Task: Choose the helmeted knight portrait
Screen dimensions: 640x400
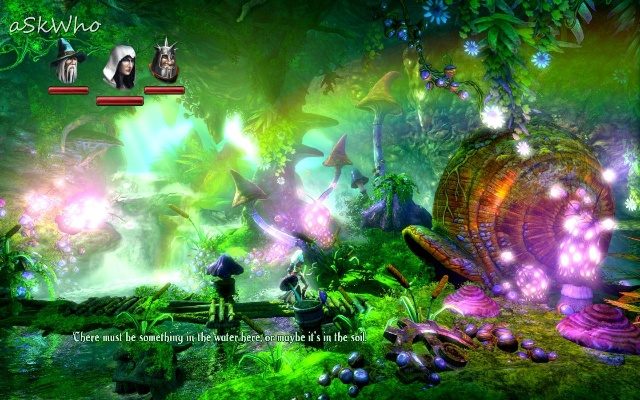Action: point(164,63)
